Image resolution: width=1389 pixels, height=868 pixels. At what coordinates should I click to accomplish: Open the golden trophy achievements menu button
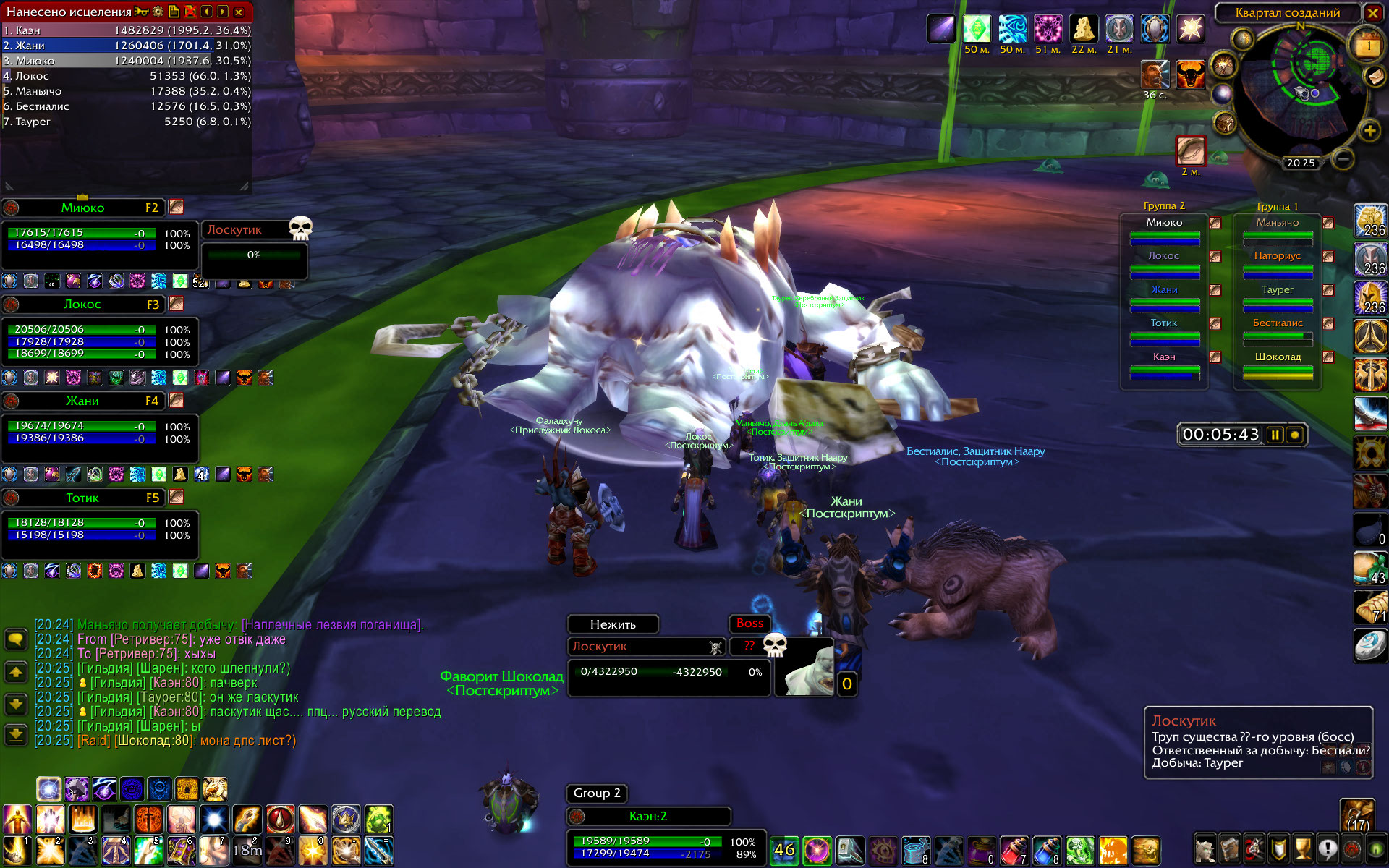pyautogui.click(x=1303, y=848)
